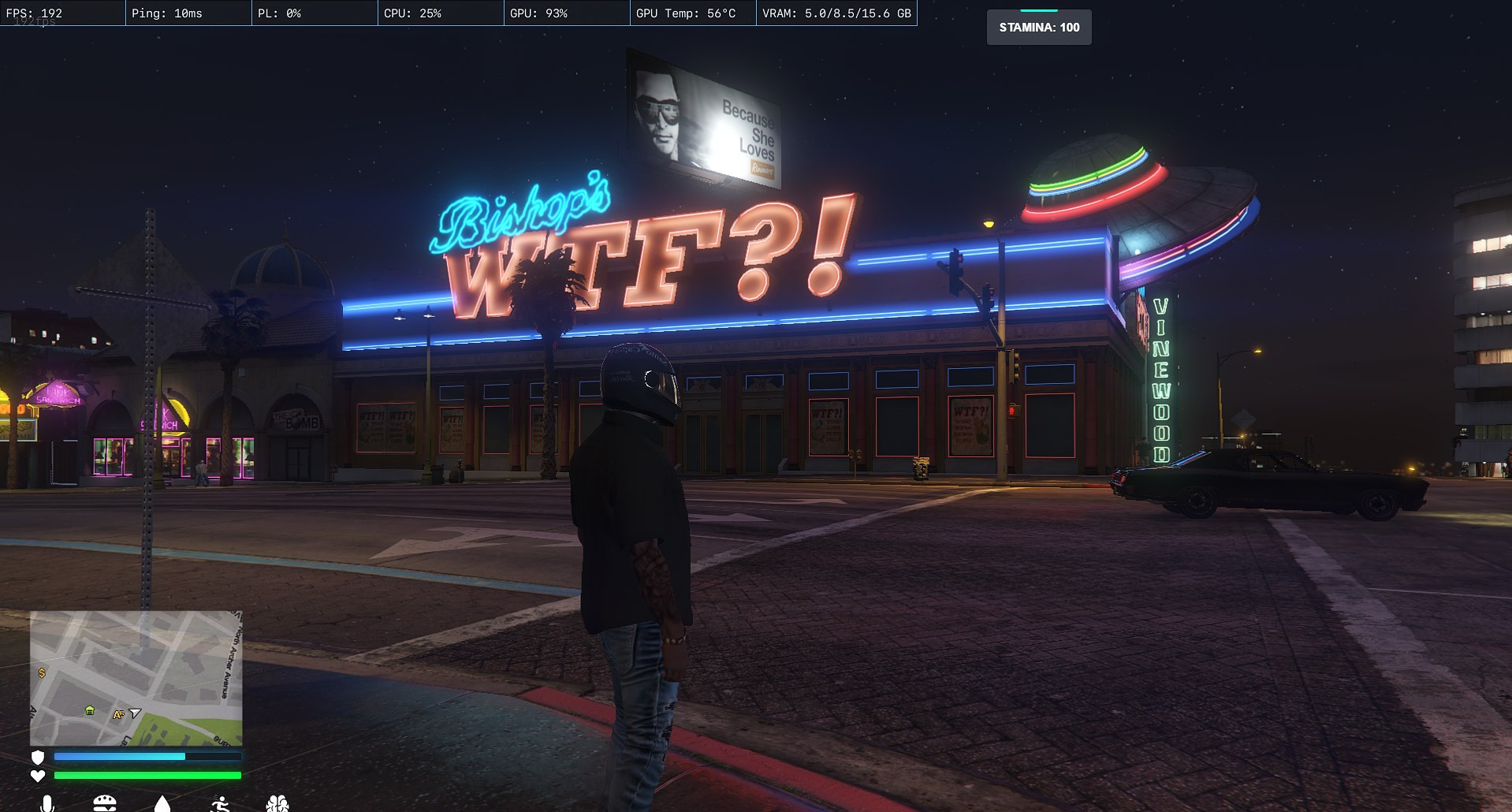This screenshot has width=1512, height=812.
Task: Click the microphone voice icon
Action: pos(47,804)
